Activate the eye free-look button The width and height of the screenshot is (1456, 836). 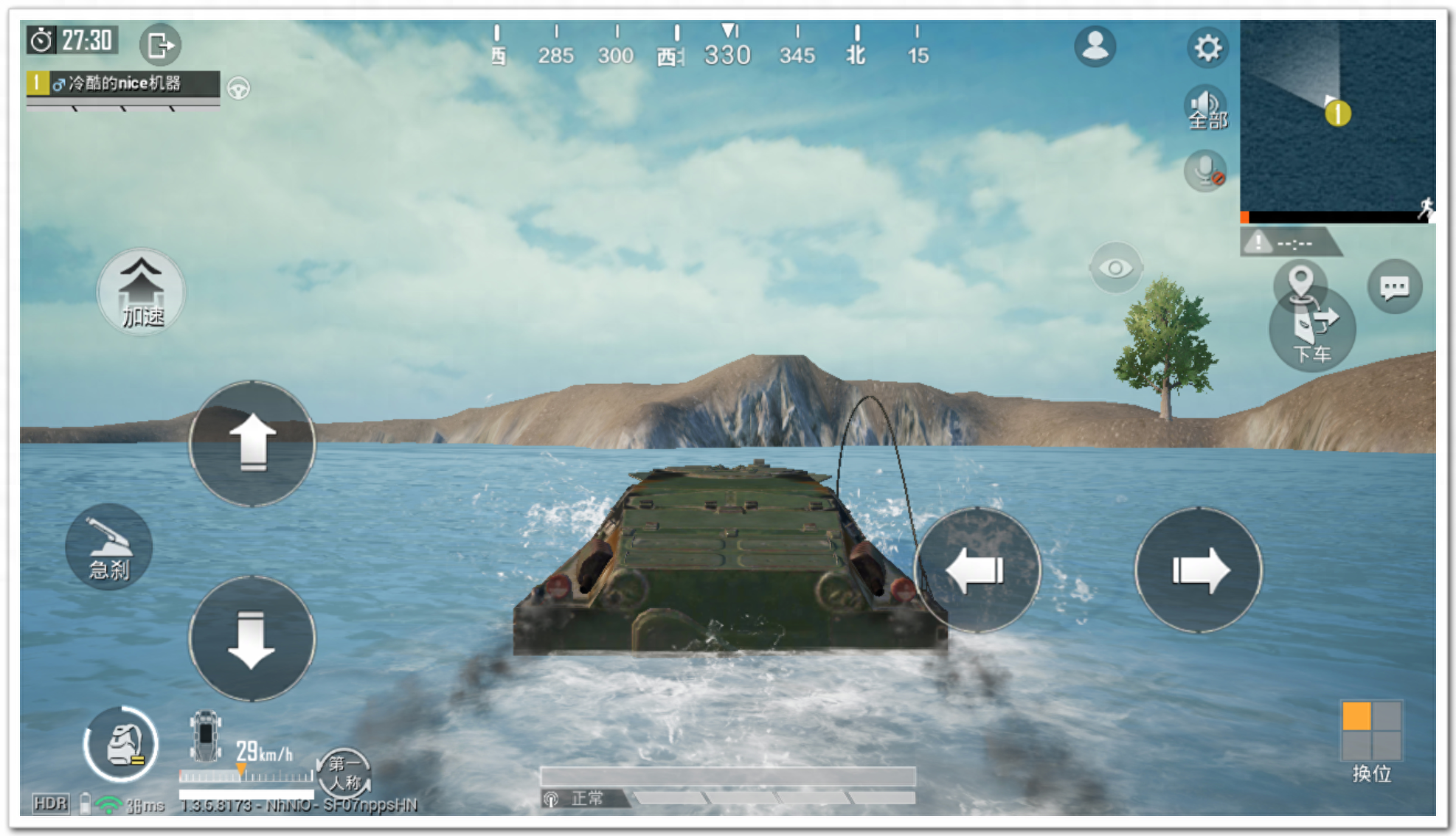[1115, 268]
